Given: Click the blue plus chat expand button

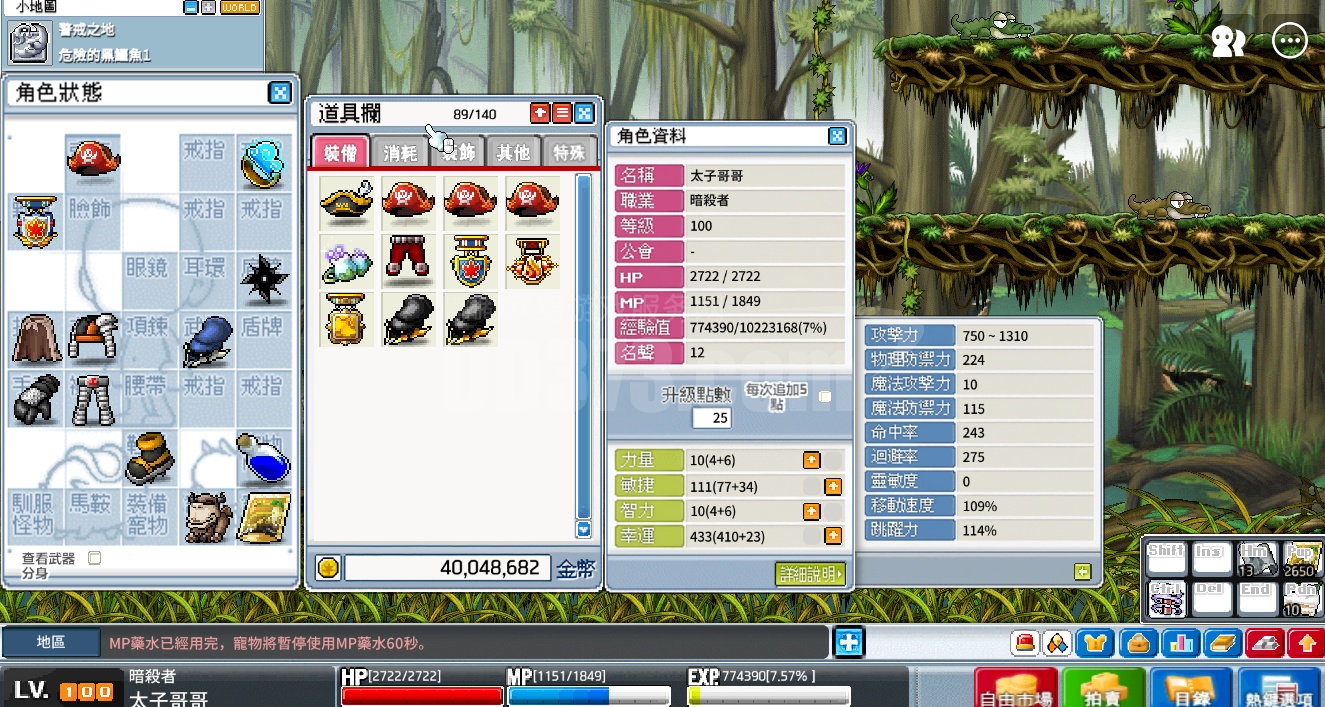Looking at the screenshot, I should tap(849, 641).
